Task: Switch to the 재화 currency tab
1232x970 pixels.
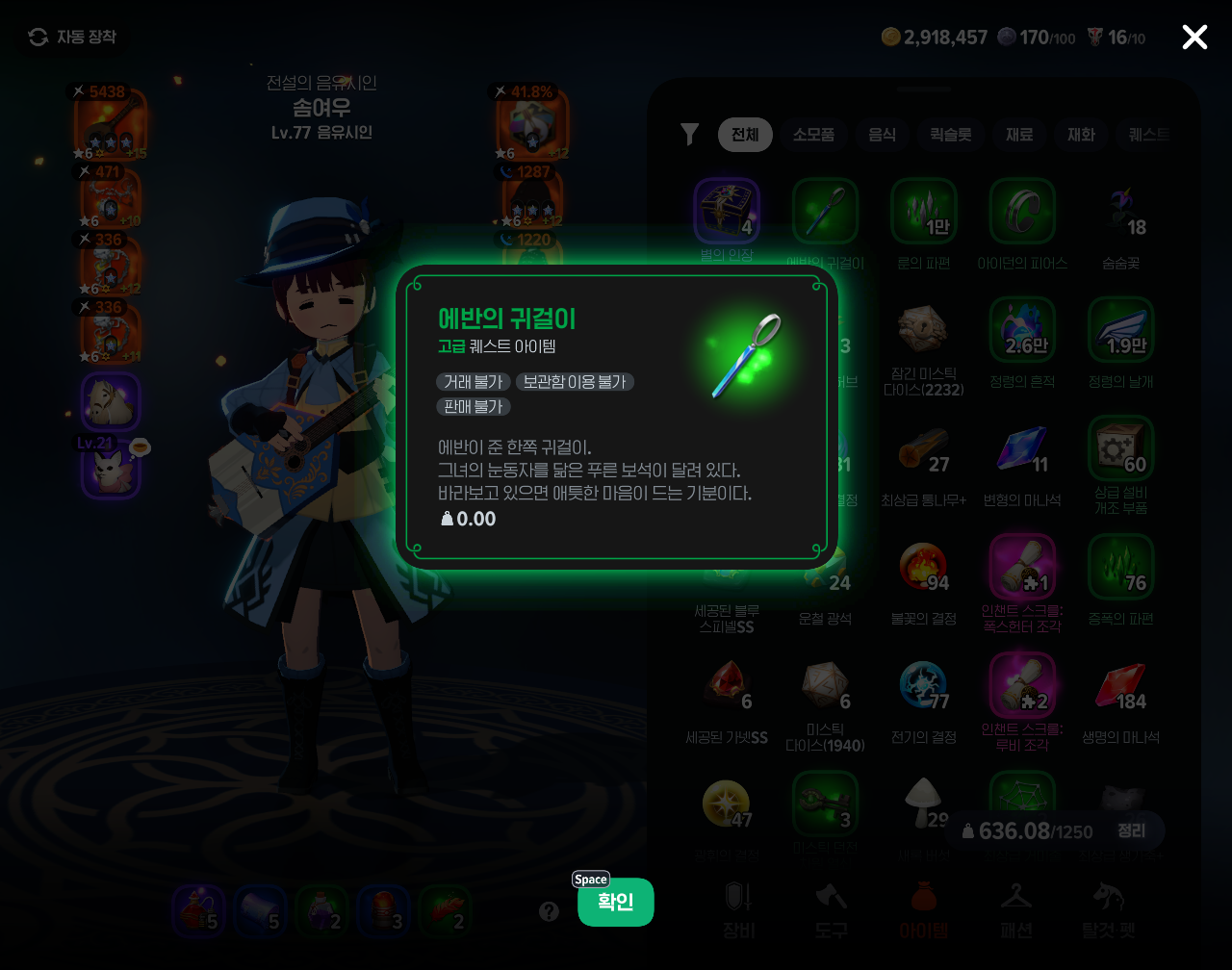Action: point(1081,135)
